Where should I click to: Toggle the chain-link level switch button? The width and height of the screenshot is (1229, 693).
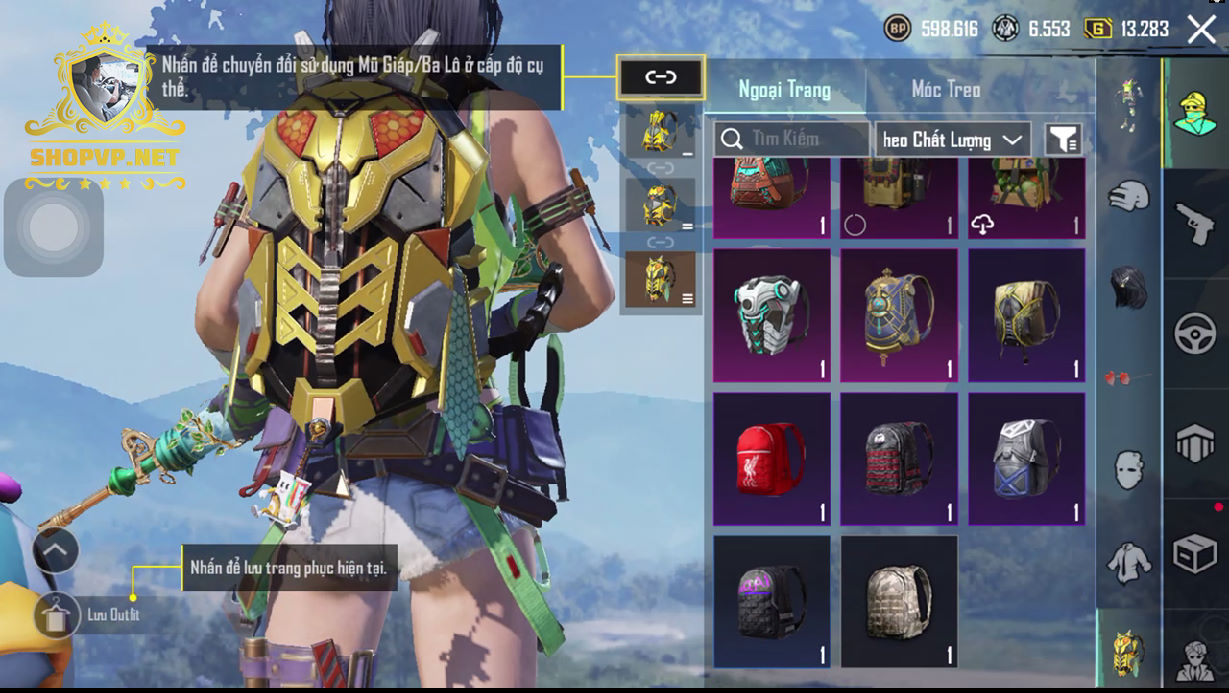tap(660, 77)
